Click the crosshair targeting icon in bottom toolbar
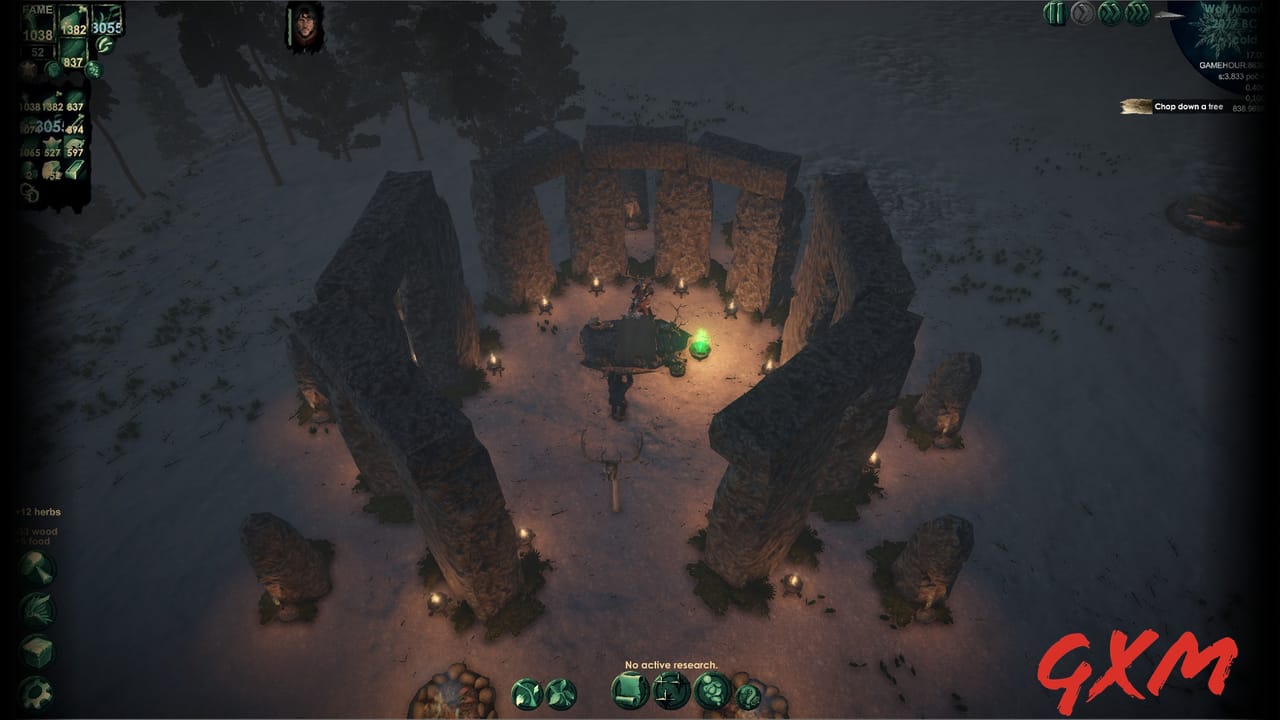Image resolution: width=1280 pixels, height=720 pixels. tap(672, 692)
